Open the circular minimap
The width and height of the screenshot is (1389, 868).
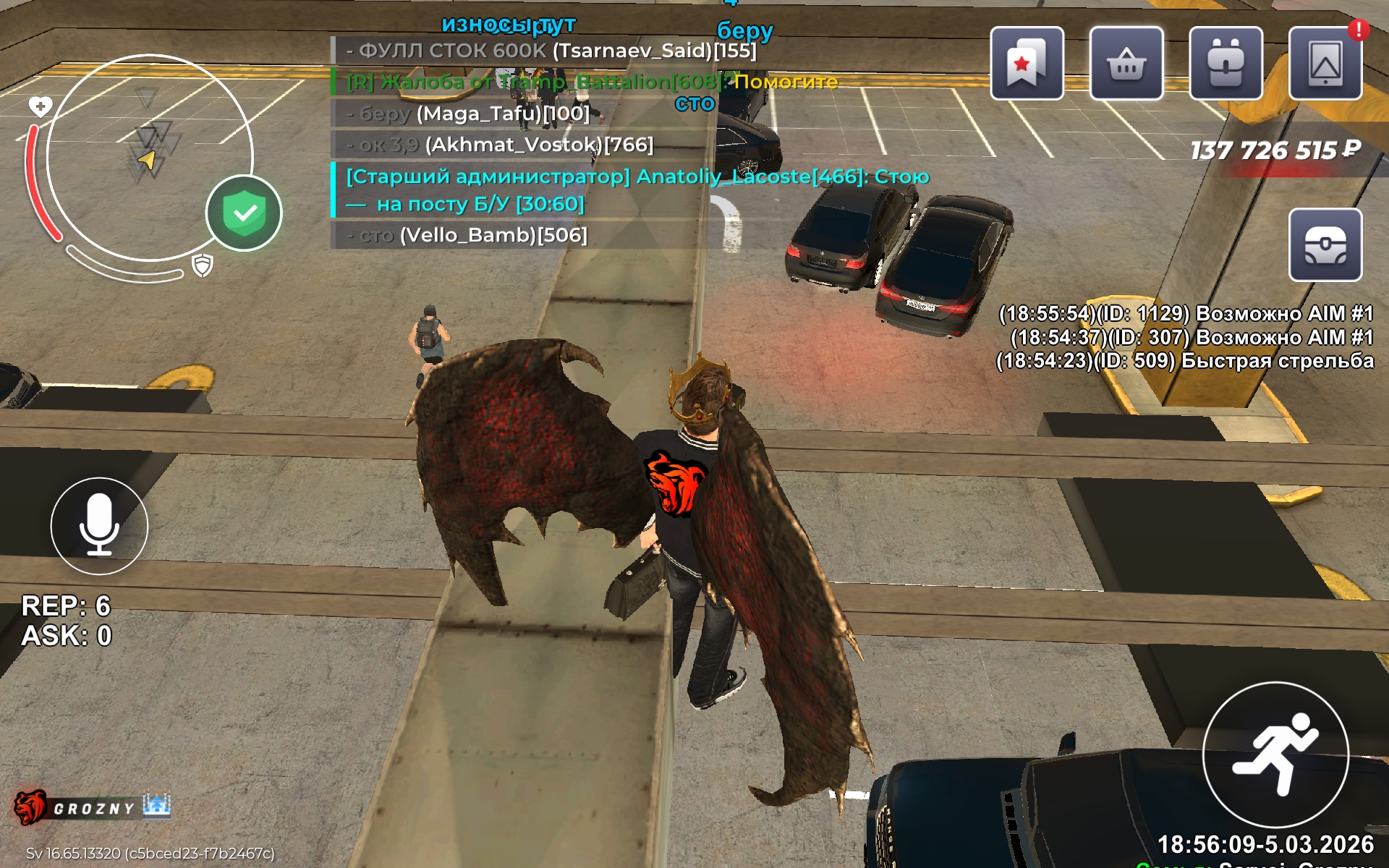pos(150,157)
